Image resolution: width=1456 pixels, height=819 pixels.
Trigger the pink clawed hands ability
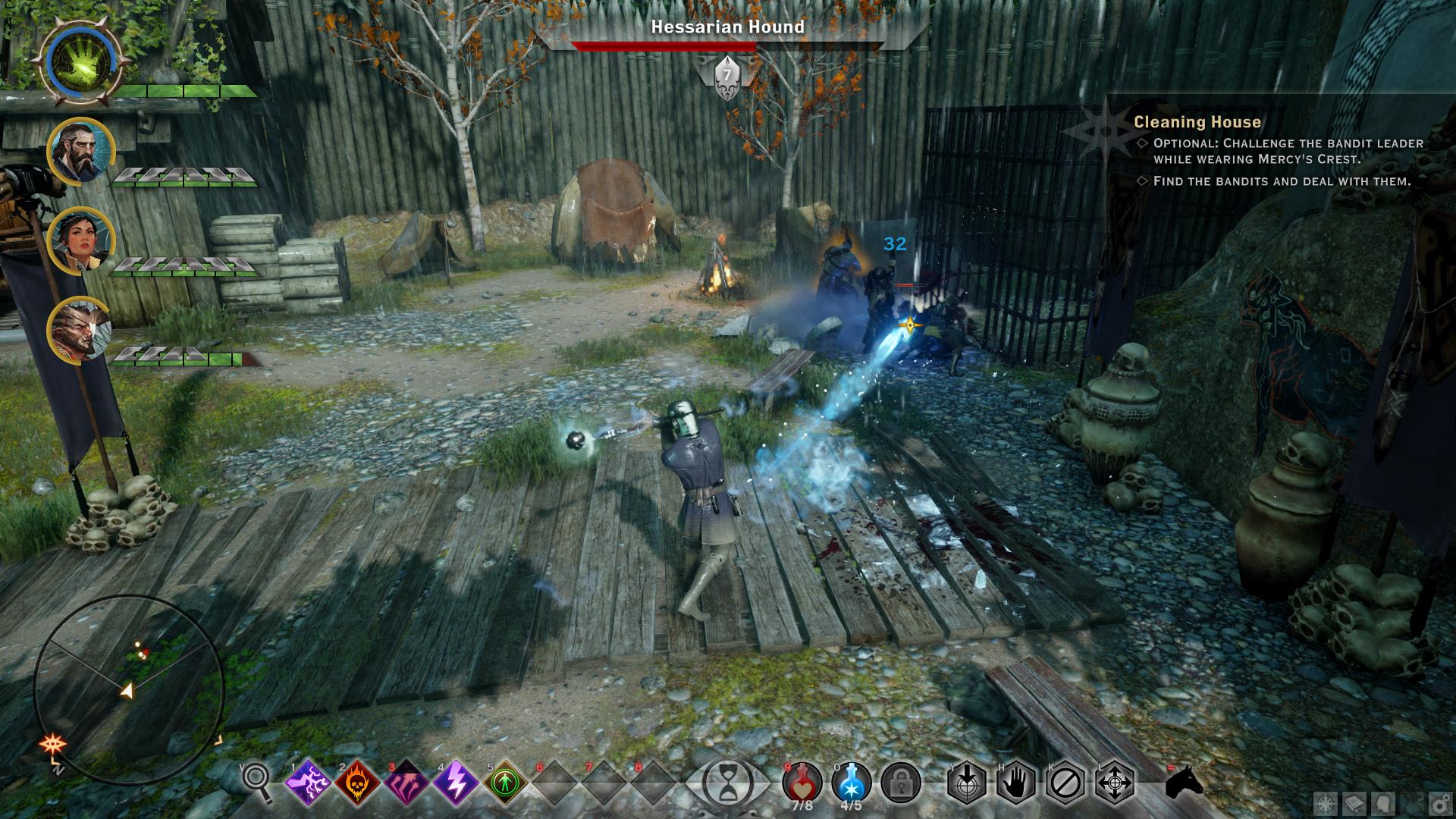coord(406,782)
